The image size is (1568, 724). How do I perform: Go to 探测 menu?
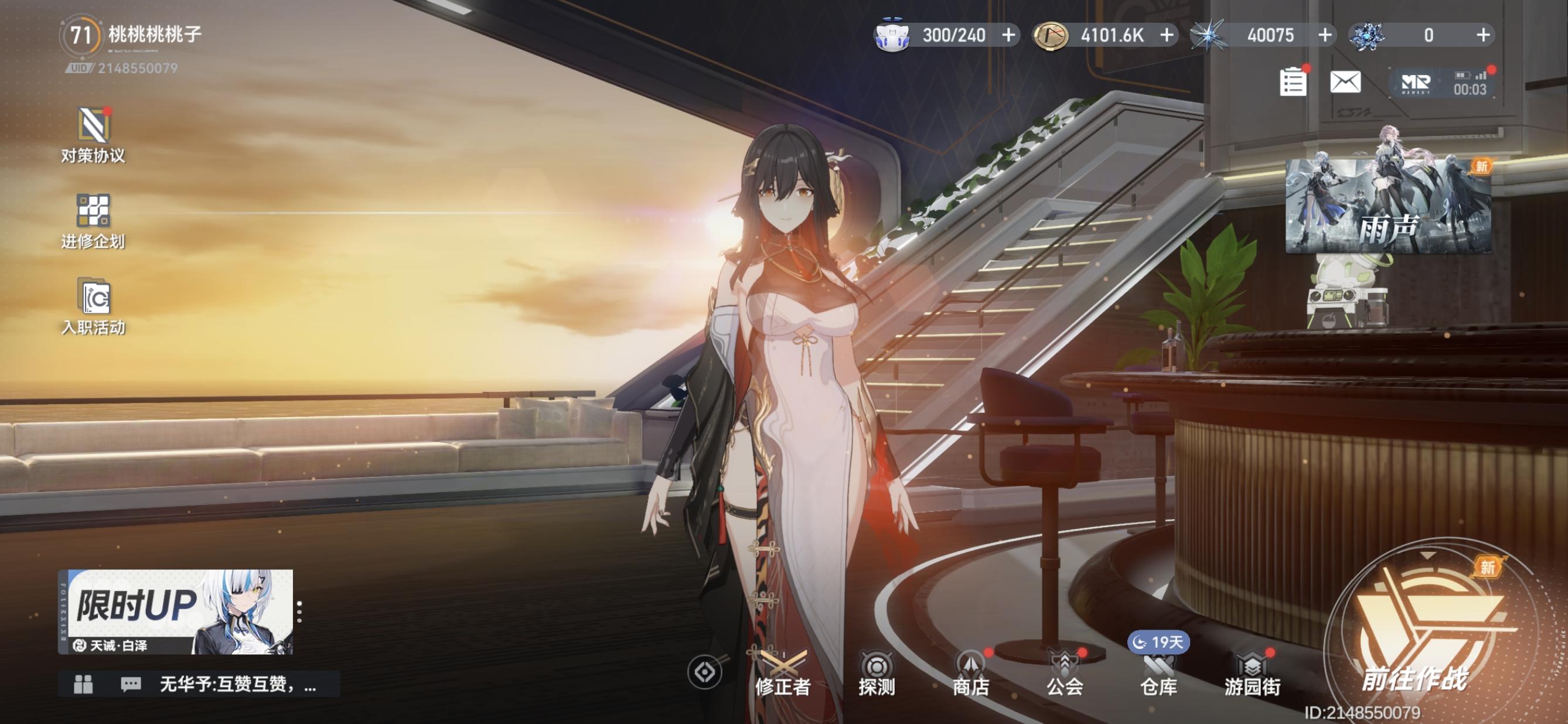[x=877, y=674]
